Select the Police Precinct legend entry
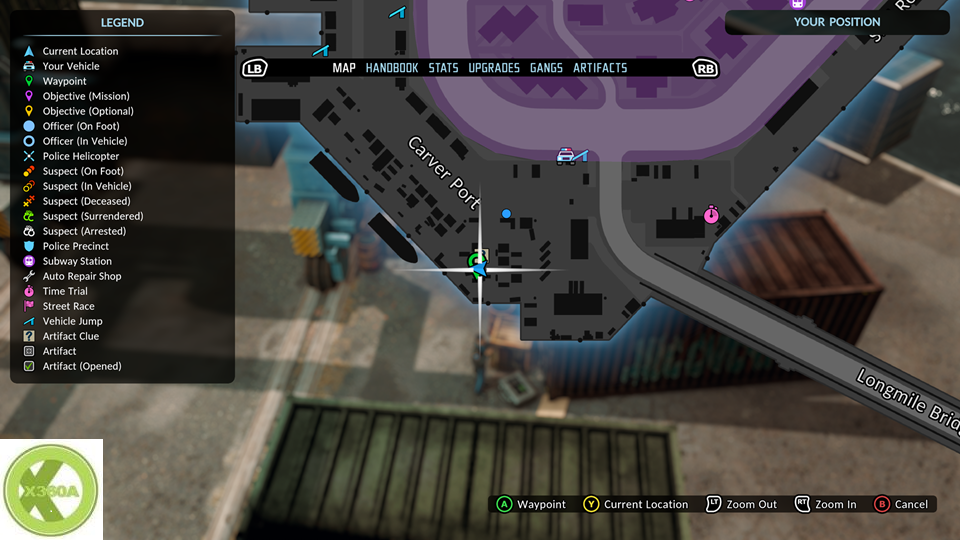960x540 pixels. (x=76, y=246)
